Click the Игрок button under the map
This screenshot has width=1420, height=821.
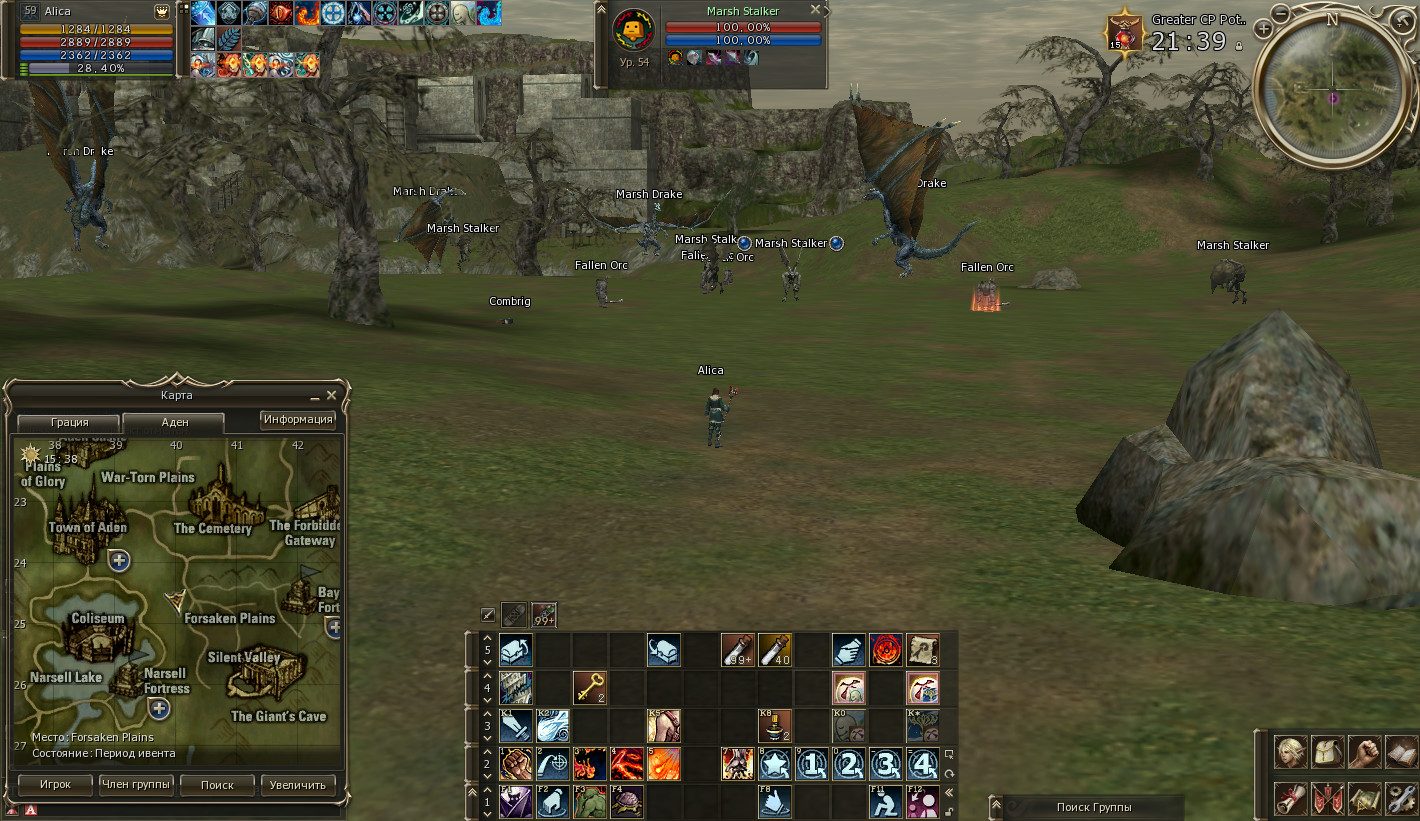point(55,785)
